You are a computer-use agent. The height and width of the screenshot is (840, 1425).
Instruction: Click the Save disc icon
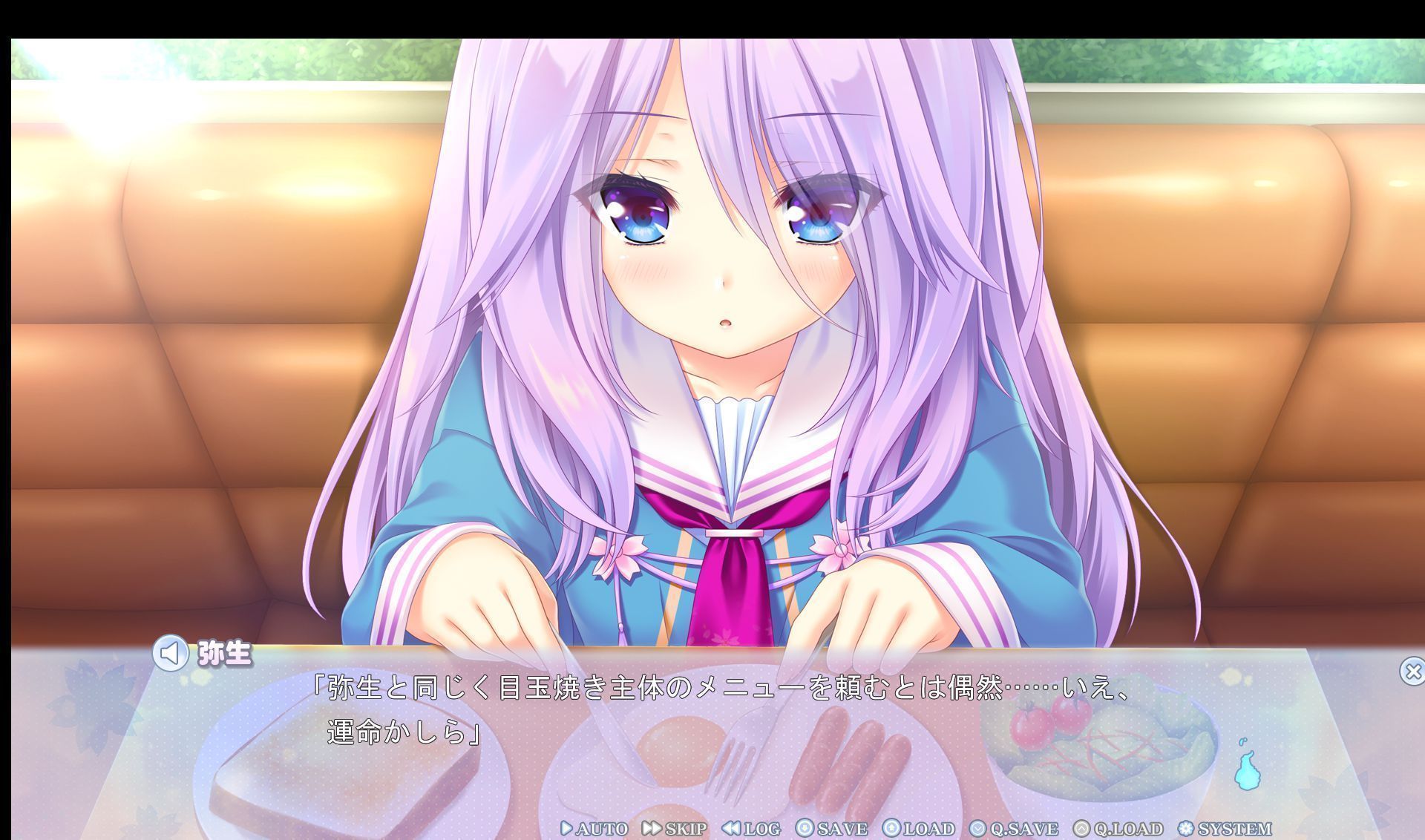pos(805,828)
